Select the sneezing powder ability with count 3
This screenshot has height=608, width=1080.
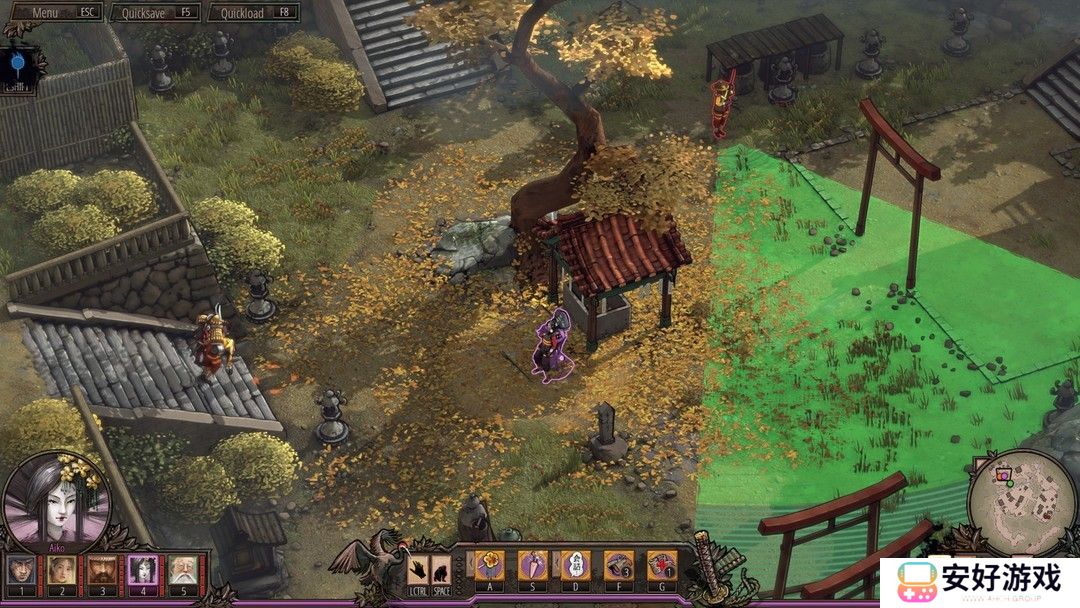tap(618, 565)
